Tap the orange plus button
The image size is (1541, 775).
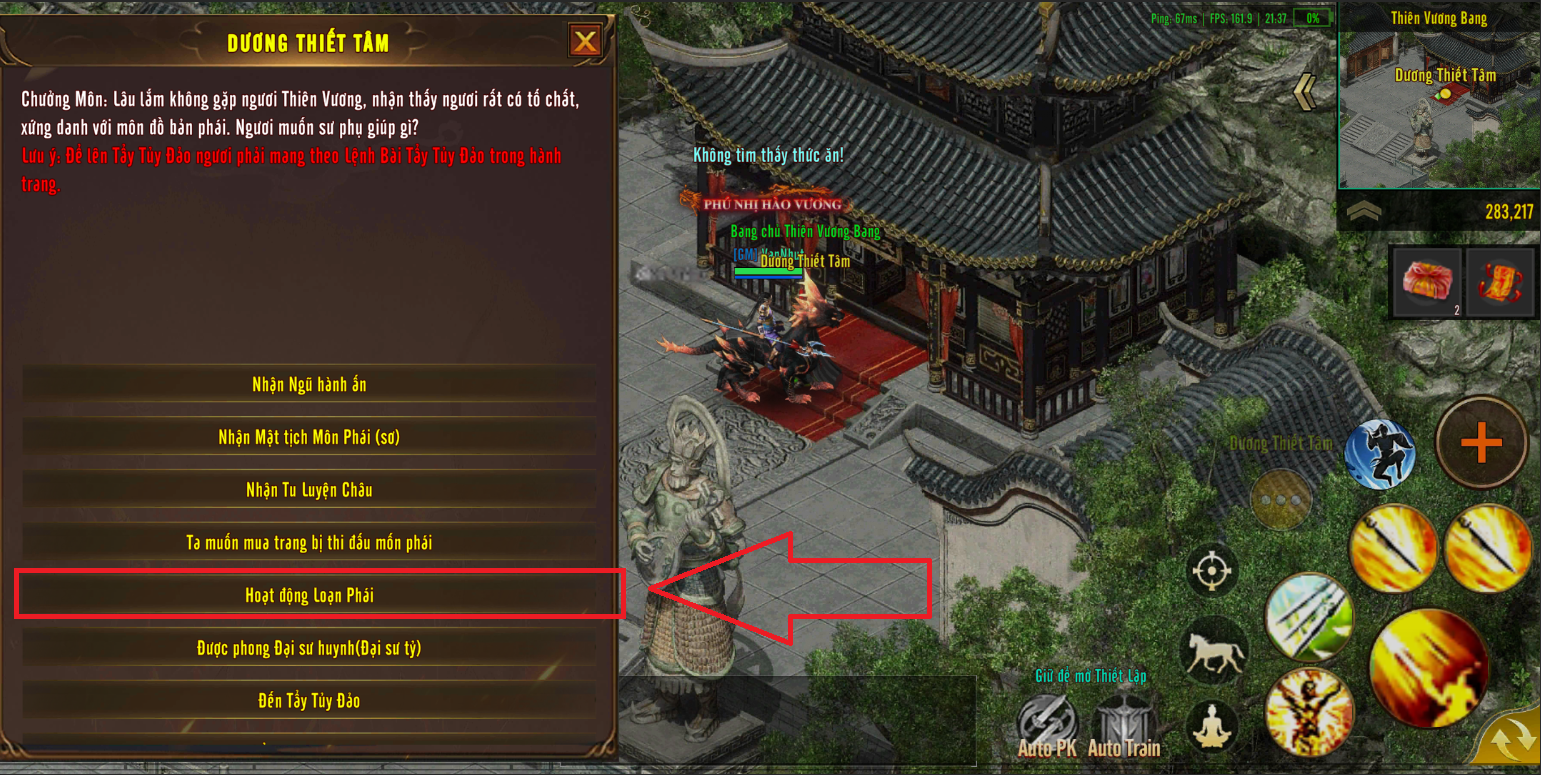tap(1481, 443)
